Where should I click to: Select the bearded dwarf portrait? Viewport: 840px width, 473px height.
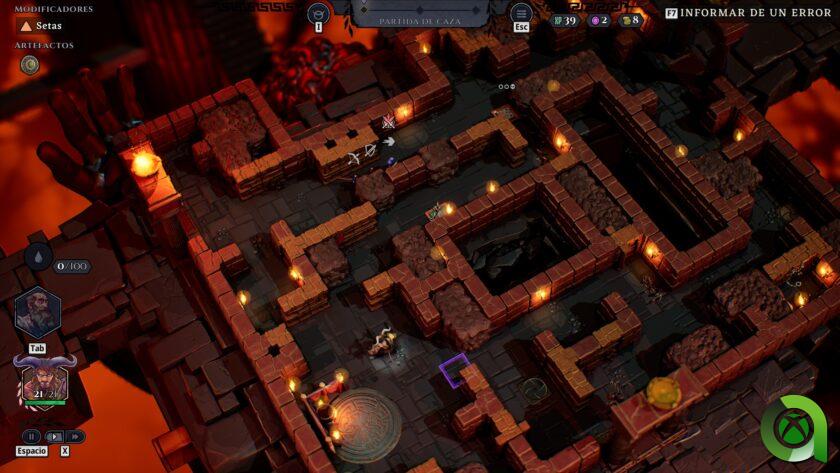pyautogui.click(x=38, y=313)
